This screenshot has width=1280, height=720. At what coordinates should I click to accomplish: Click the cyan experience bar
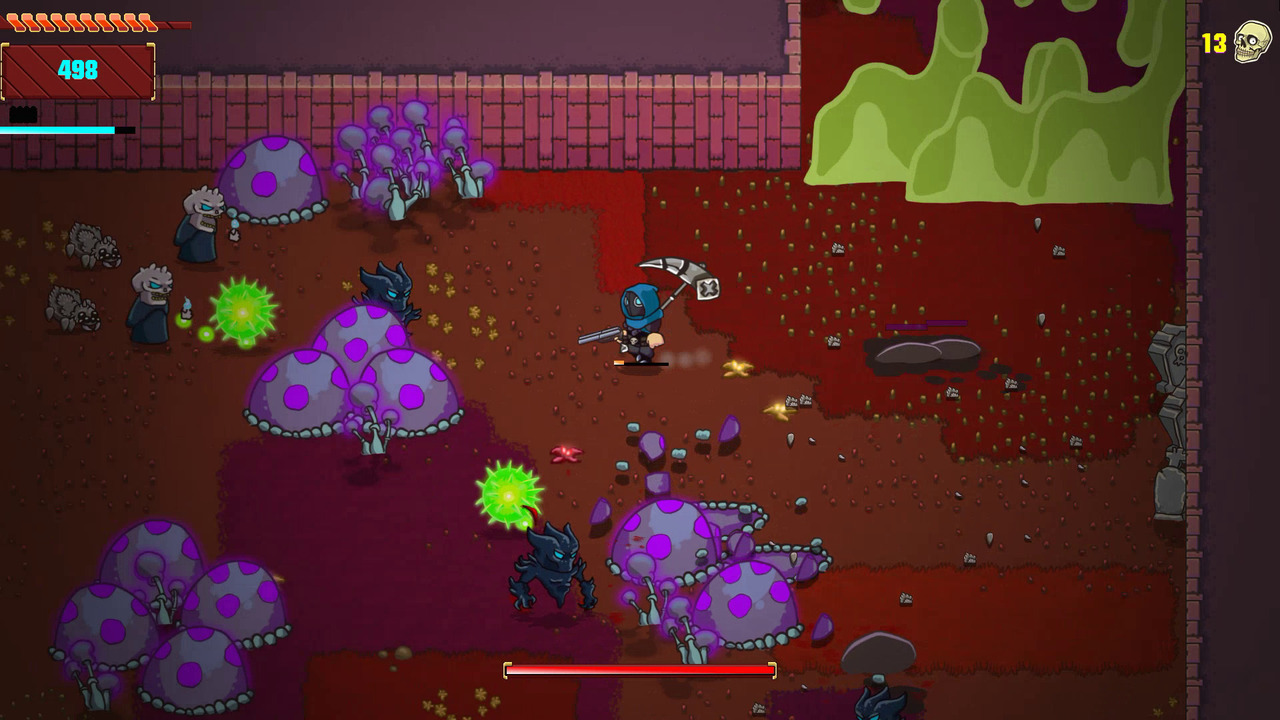click(x=57, y=129)
